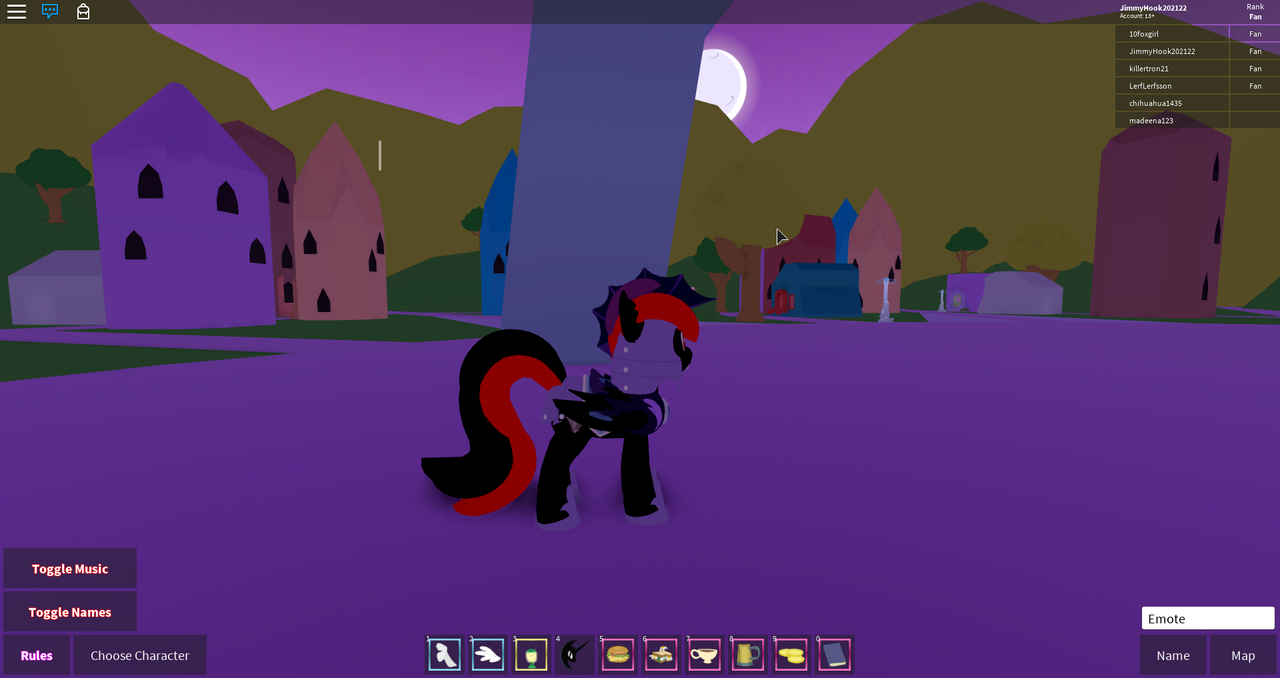The image size is (1280, 678).
Task: Open the backpack inventory icon
Action: coord(83,12)
